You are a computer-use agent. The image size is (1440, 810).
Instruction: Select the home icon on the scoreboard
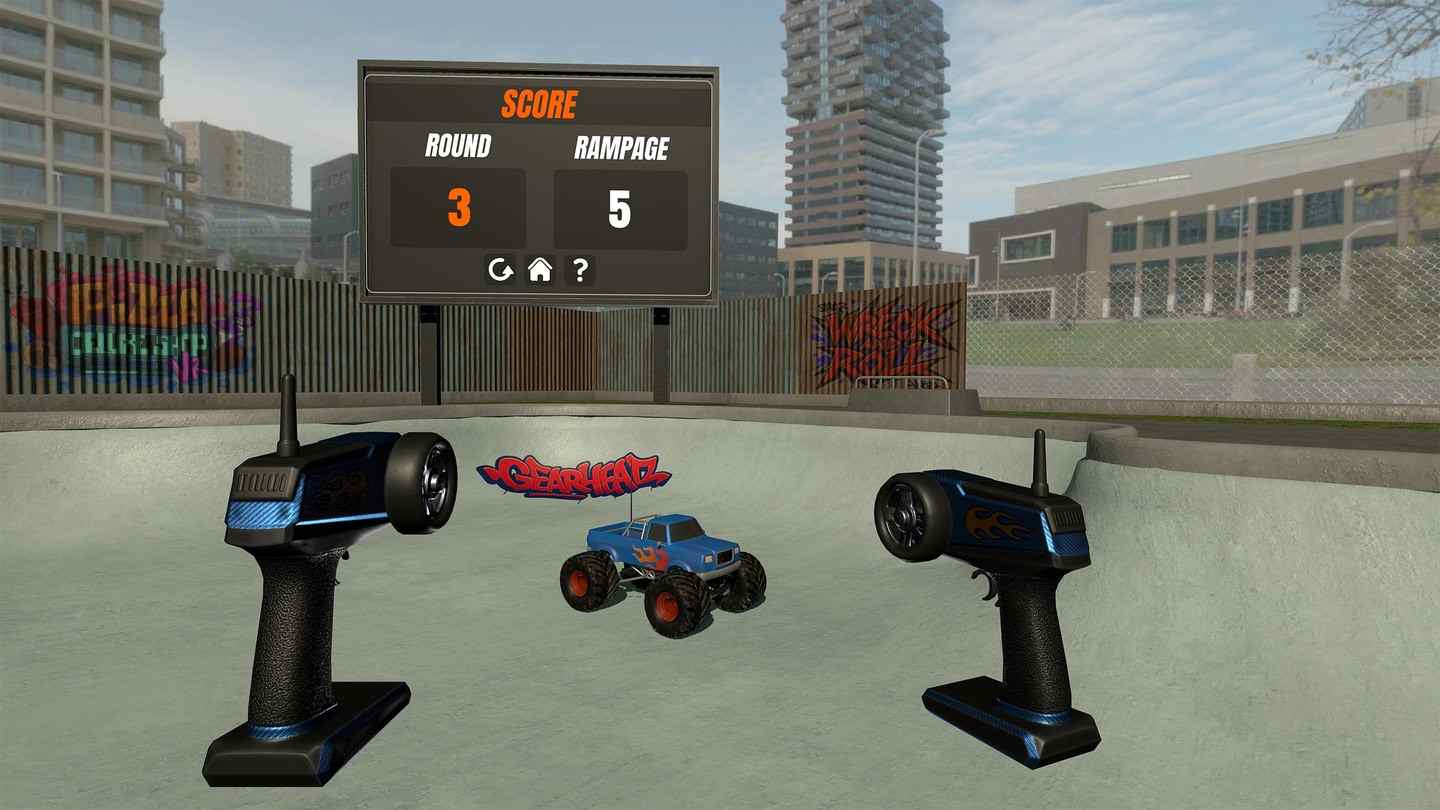[x=538, y=270]
